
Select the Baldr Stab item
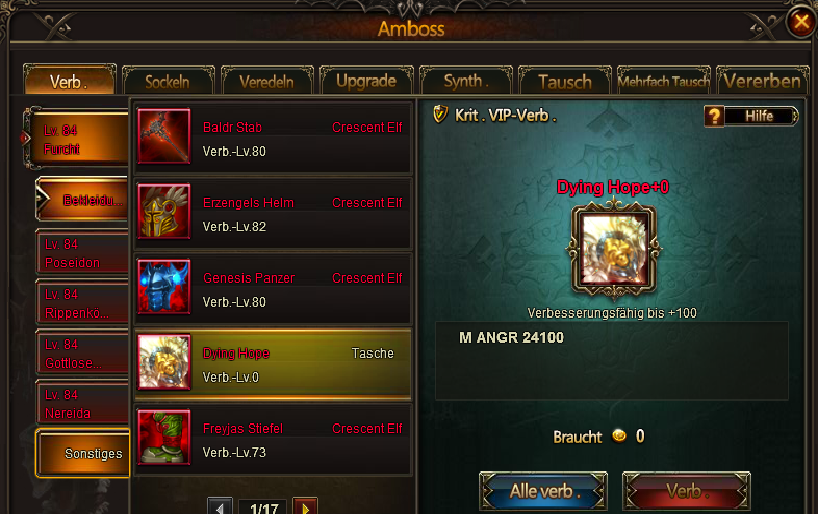click(272, 138)
